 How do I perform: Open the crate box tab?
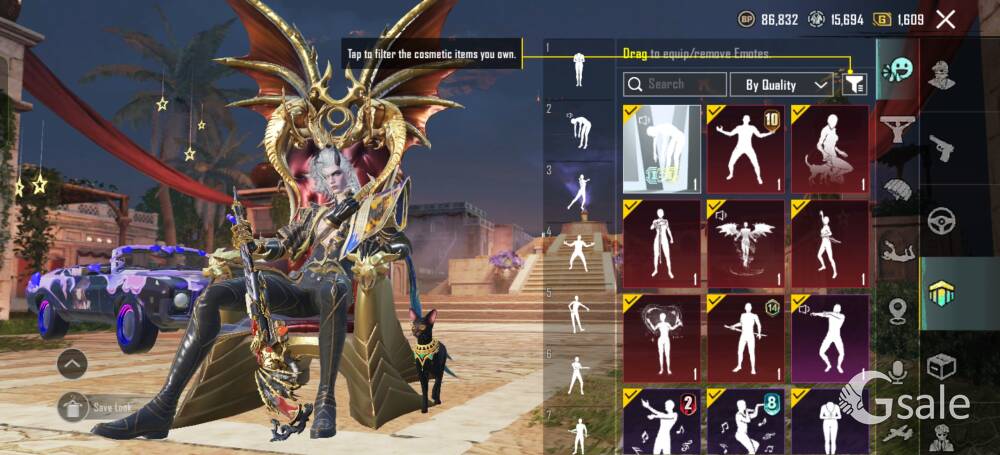pos(941,367)
